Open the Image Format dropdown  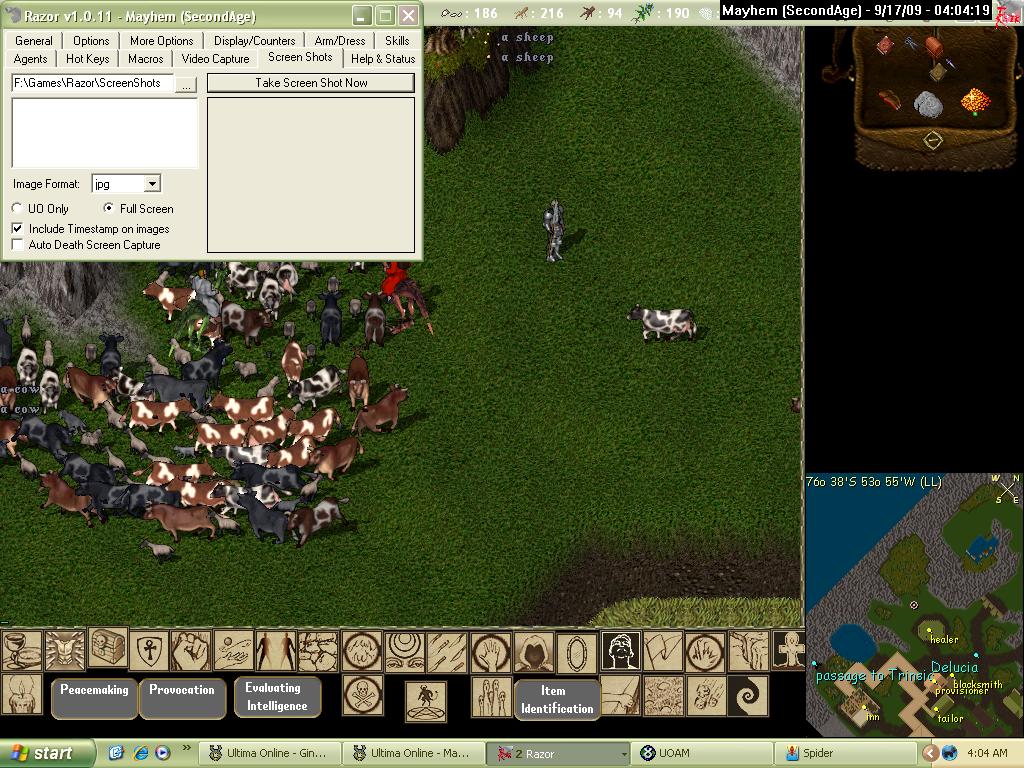(x=152, y=184)
